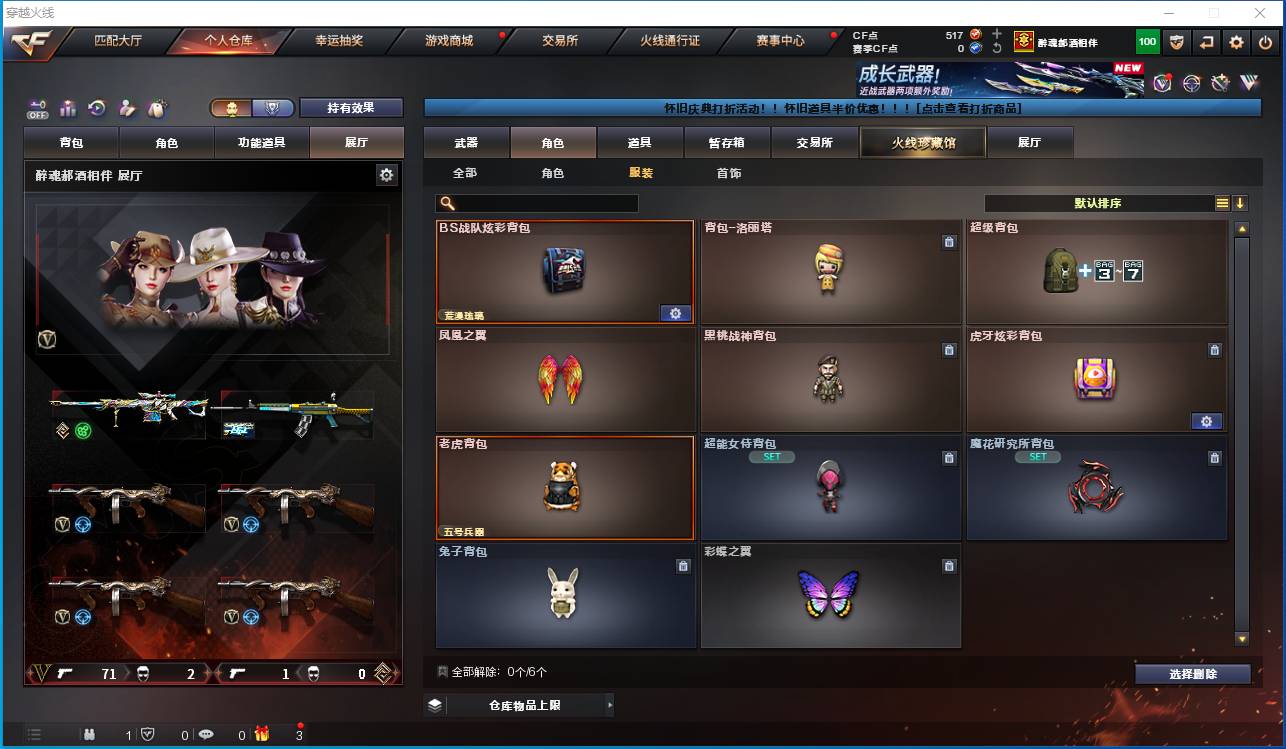Switch to the 武器 weapons tab
The width and height of the screenshot is (1286, 749).
point(466,143)
